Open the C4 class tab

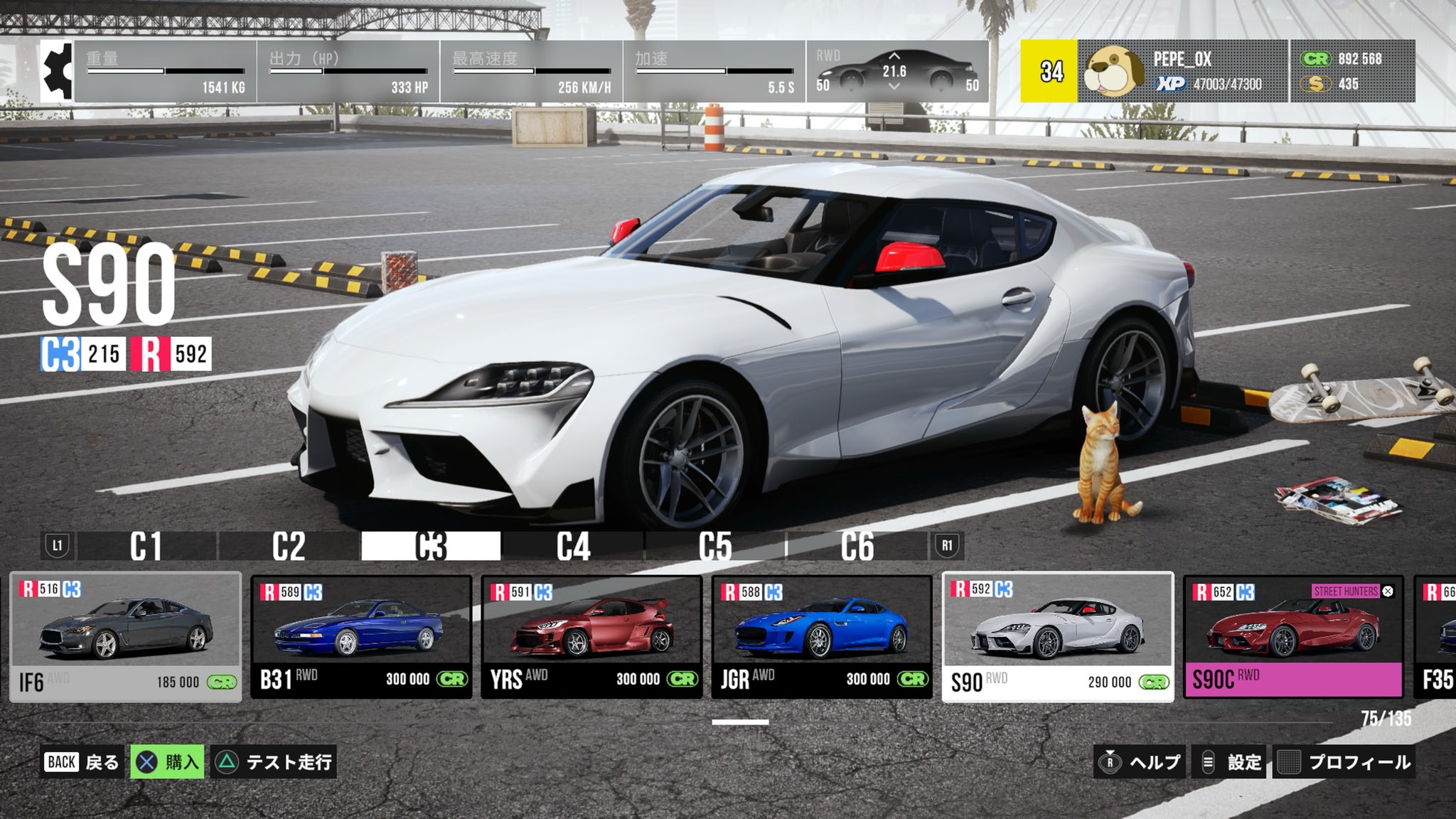click(573, 546)
